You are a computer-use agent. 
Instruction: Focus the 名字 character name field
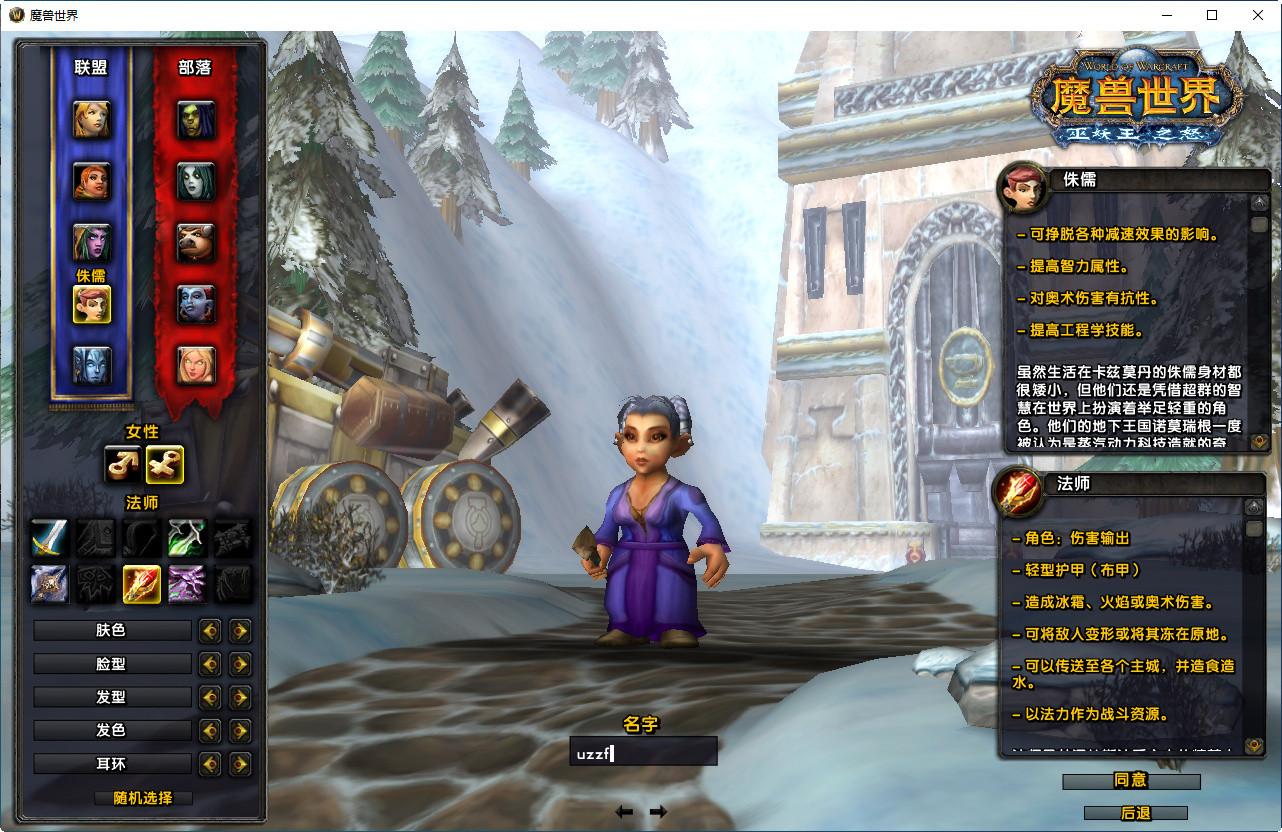pyautogui.click(x=643, y=752)
